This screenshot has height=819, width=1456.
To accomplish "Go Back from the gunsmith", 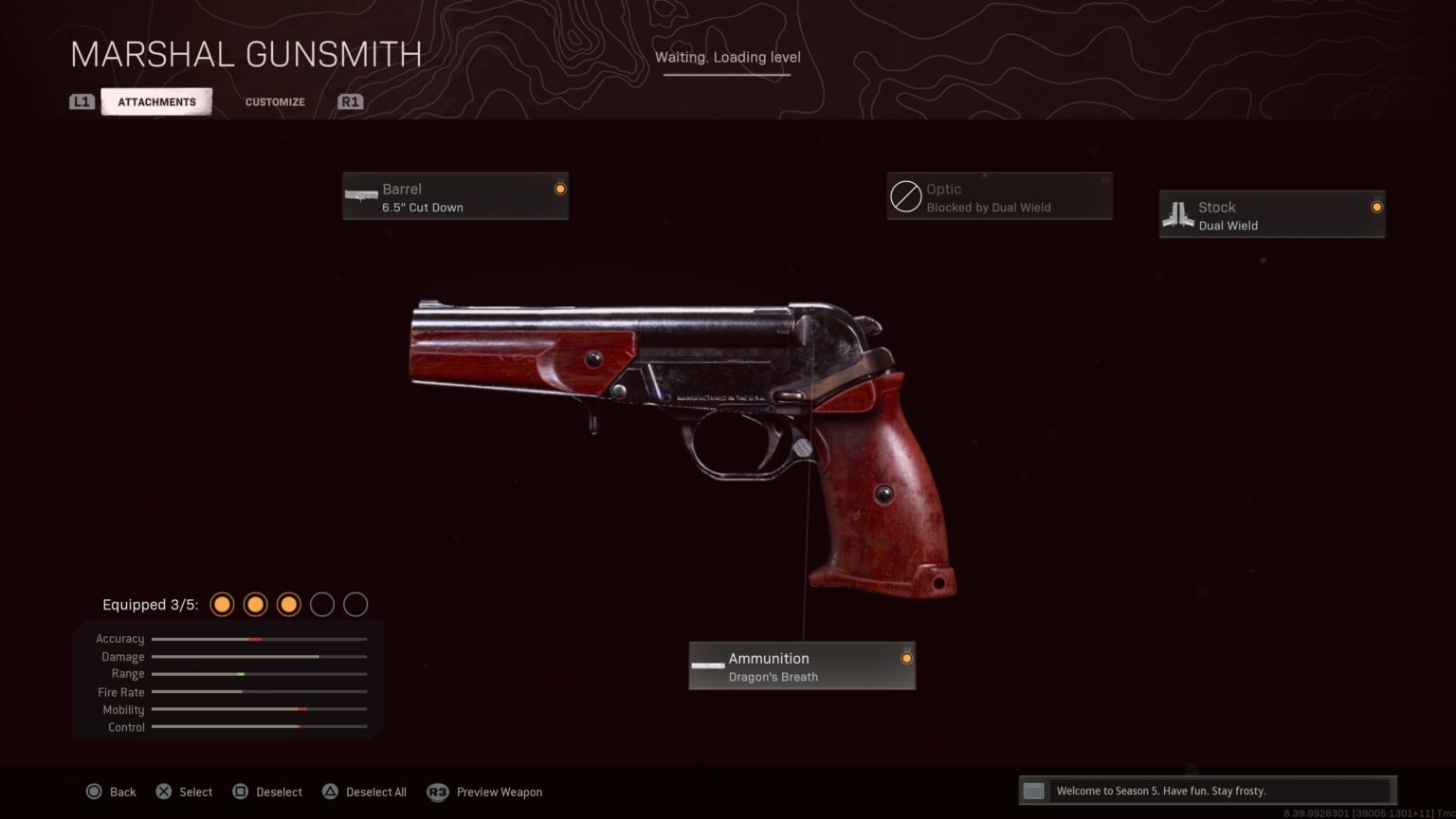I will (112, 792).
